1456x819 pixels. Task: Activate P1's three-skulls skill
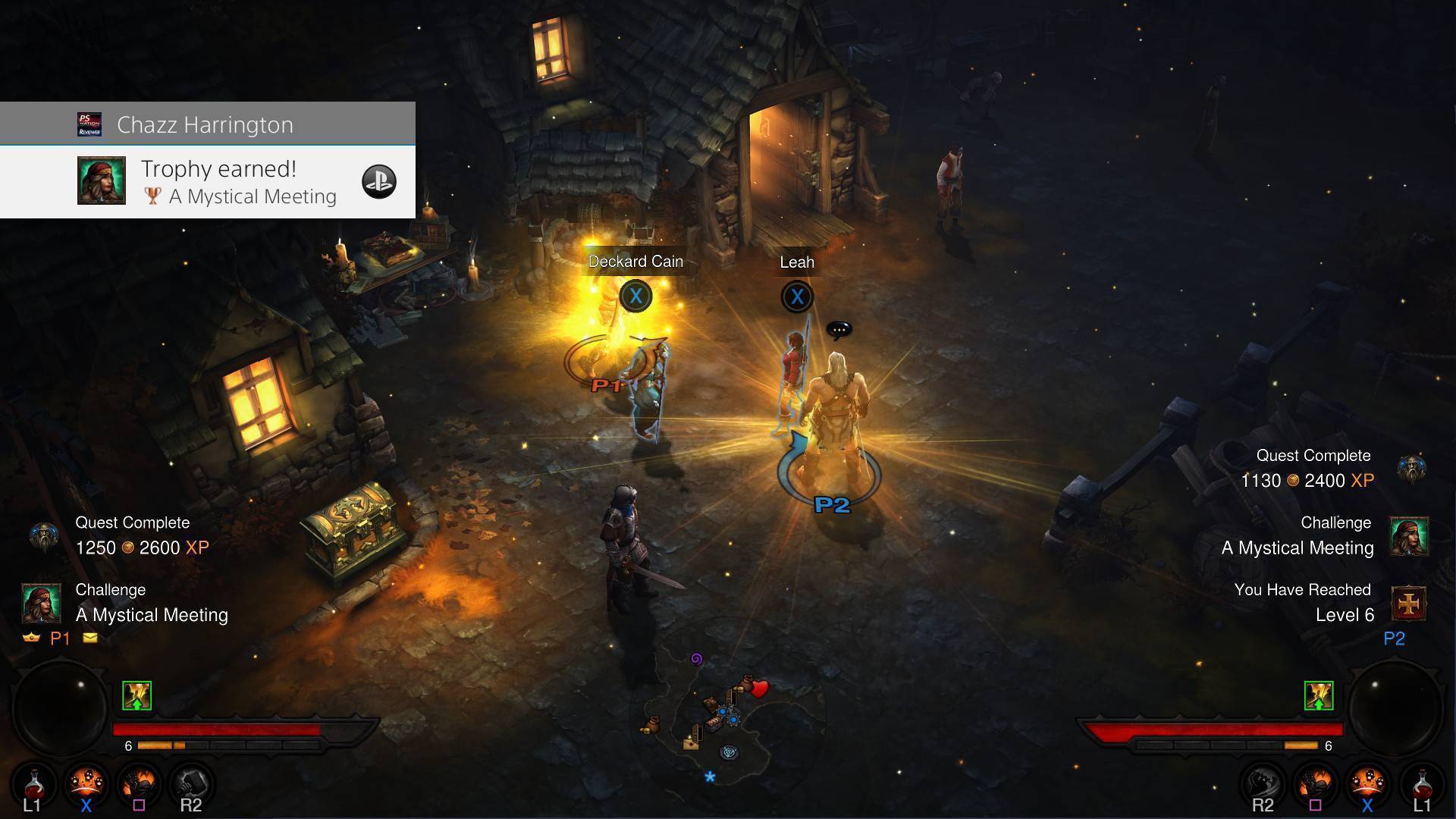click(86, 783)
